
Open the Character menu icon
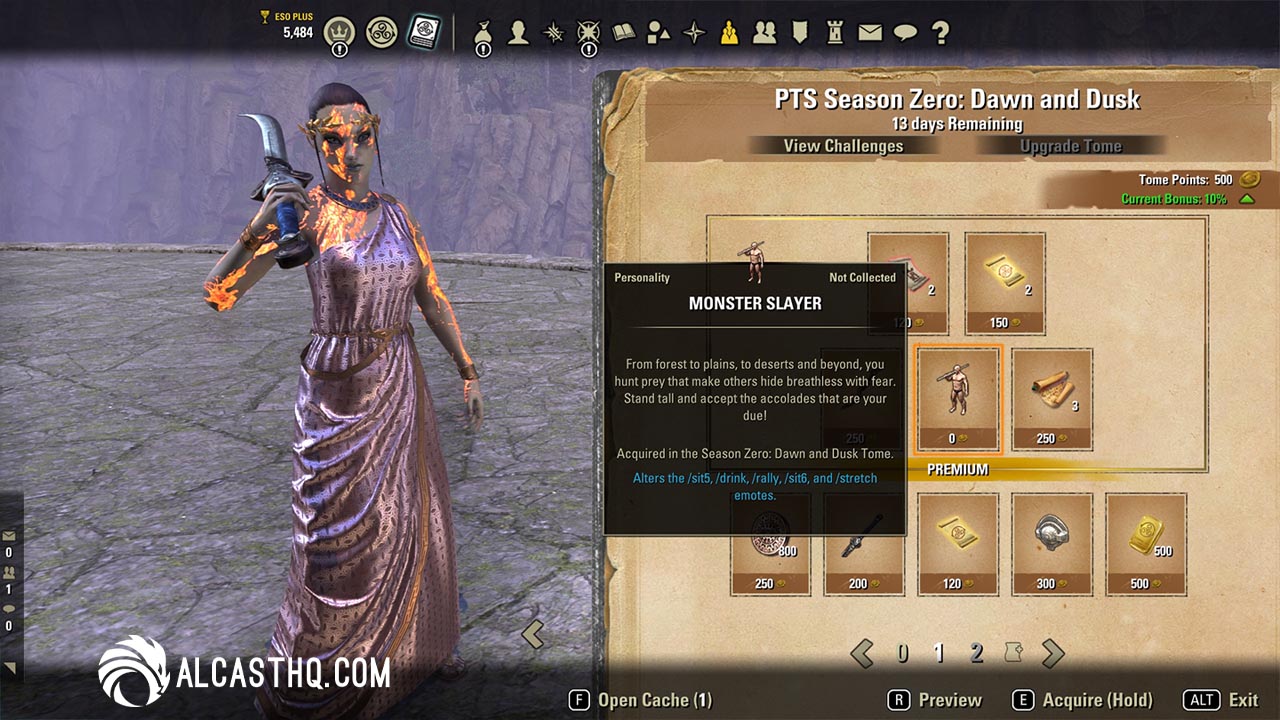[517, 32]
